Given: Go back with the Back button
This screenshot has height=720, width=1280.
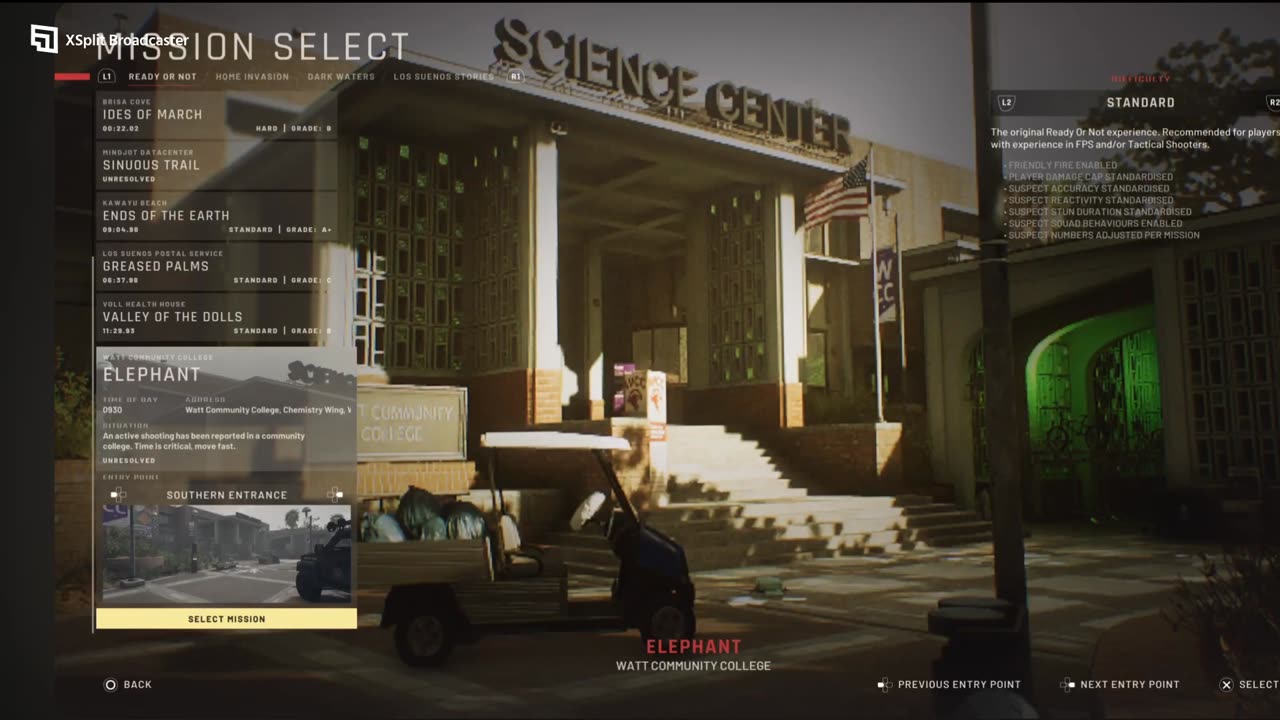Looking at the screenshot, I should 128,685.
